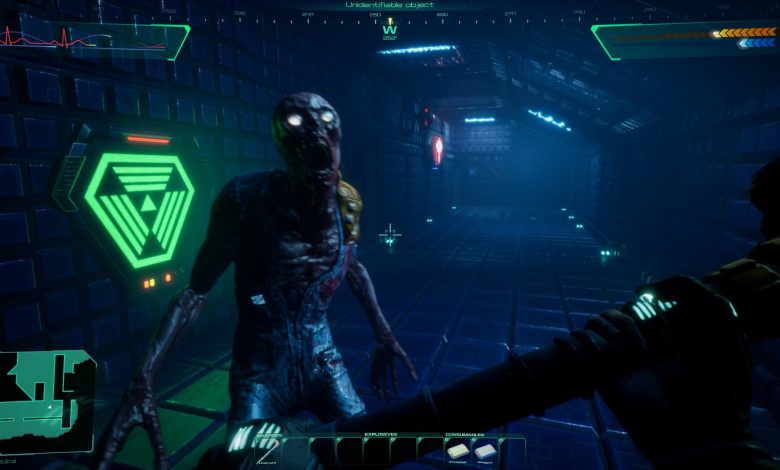780x470 pixels.
Task: Use the Staminup patch in consumables
Action: [x=458, y=452]
